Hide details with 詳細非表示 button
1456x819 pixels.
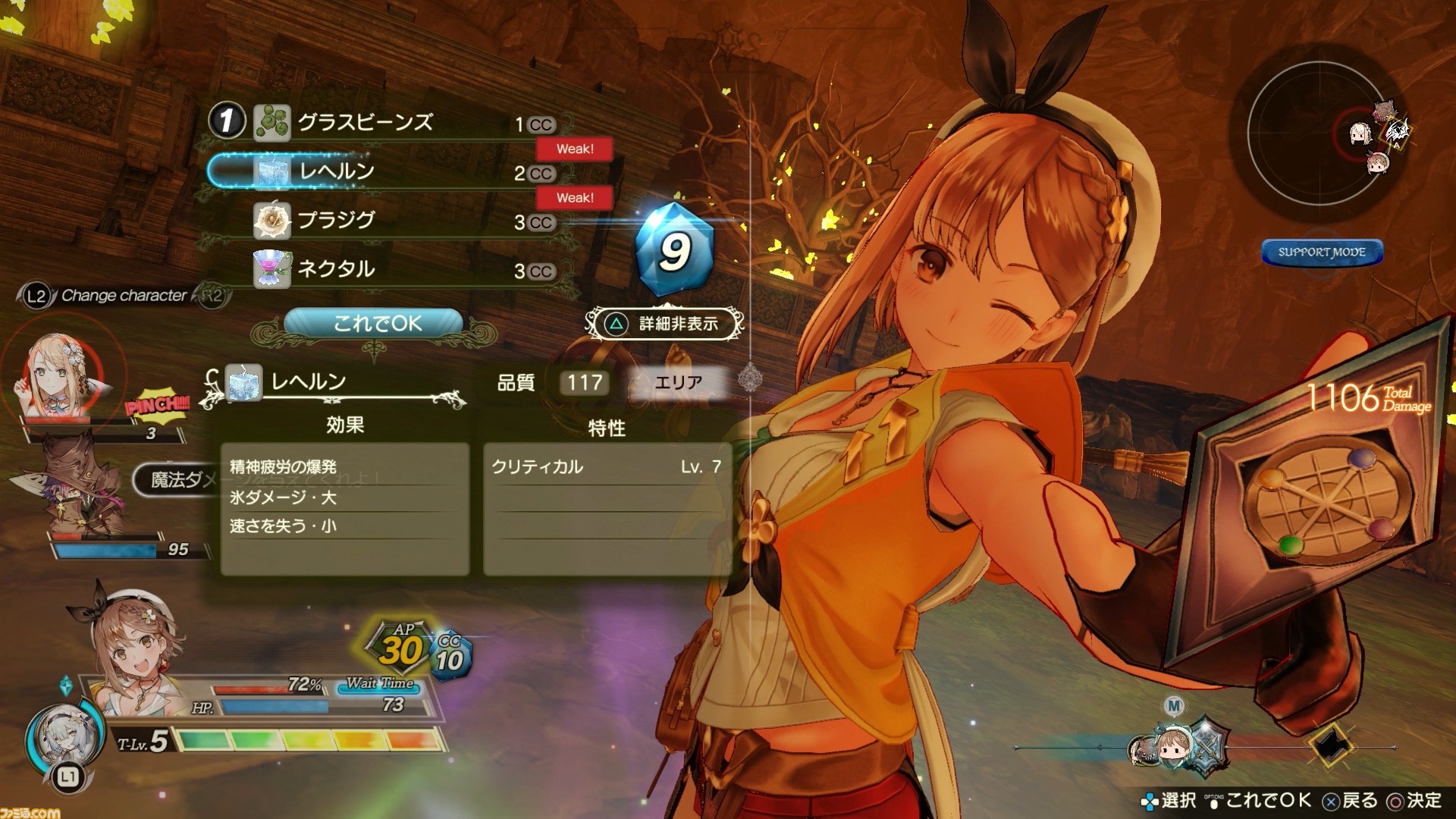(665, 324)
